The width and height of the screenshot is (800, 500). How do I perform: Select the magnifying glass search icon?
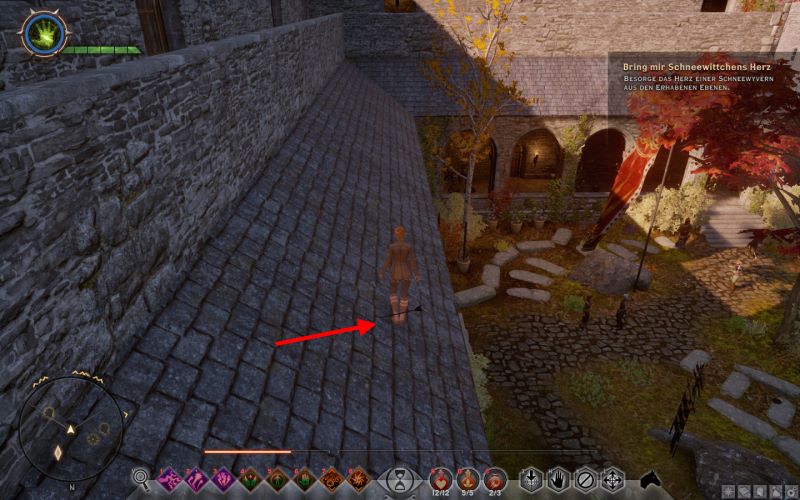(x=142, y=479)
